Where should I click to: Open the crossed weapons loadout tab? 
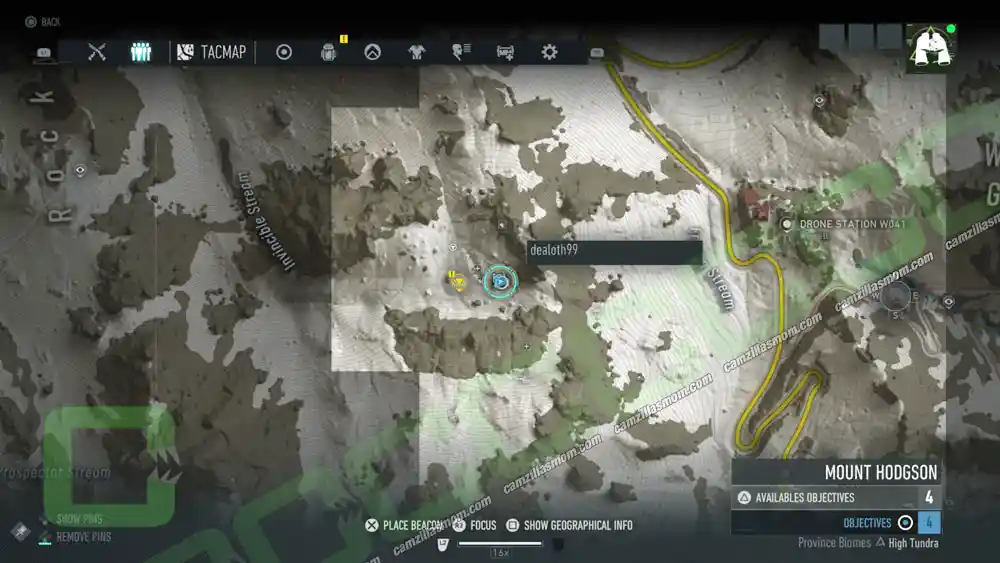tap(97, 52)
